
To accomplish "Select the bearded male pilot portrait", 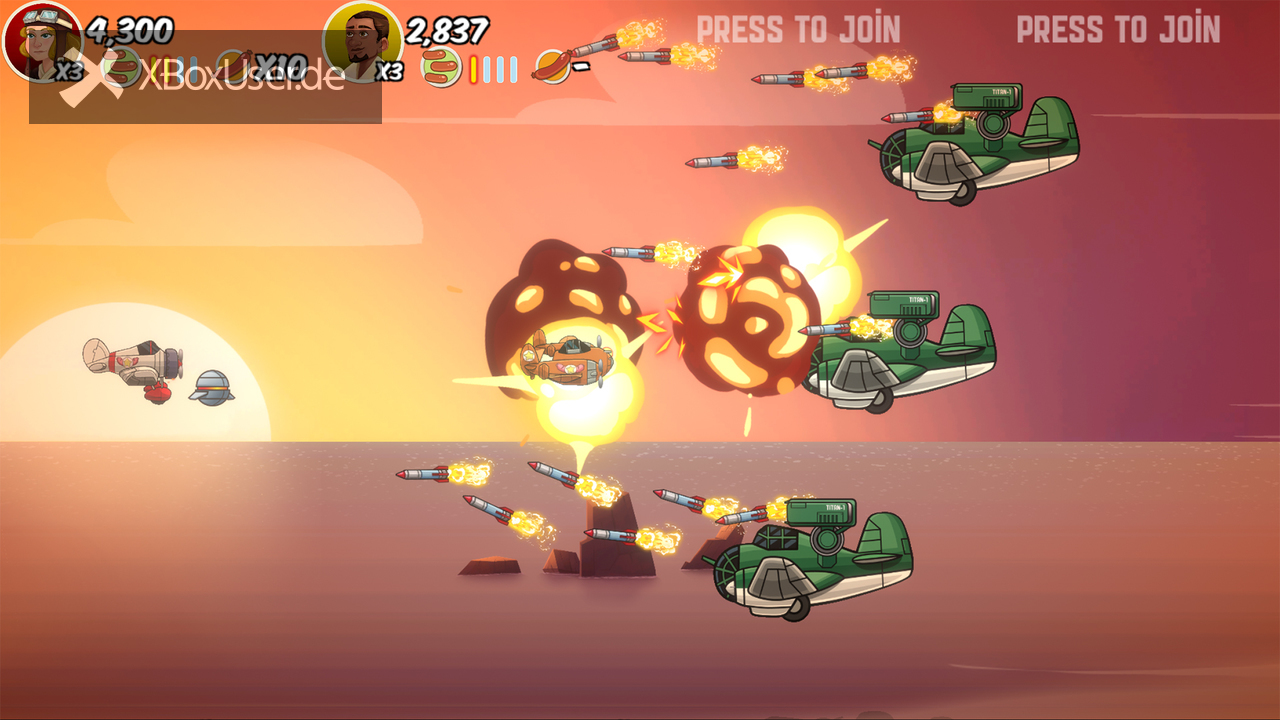I will [361, 40].
